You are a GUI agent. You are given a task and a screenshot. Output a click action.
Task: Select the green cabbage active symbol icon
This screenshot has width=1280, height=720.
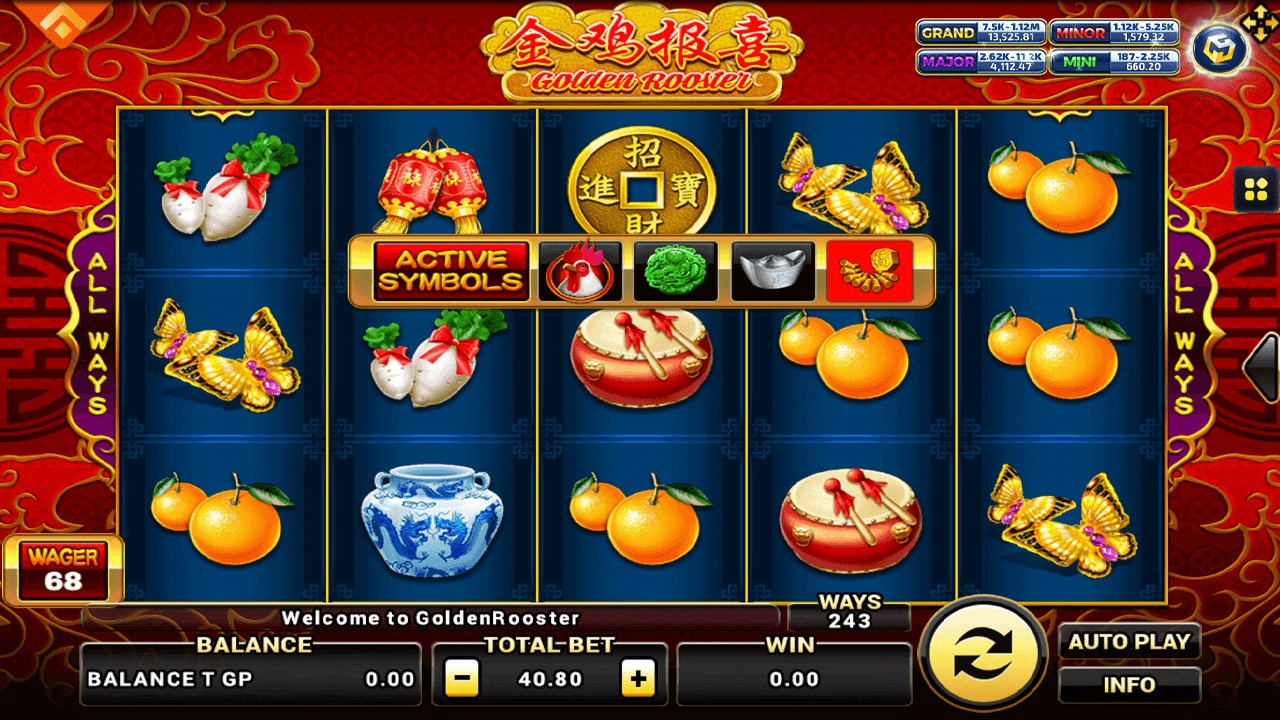(673, 270)
